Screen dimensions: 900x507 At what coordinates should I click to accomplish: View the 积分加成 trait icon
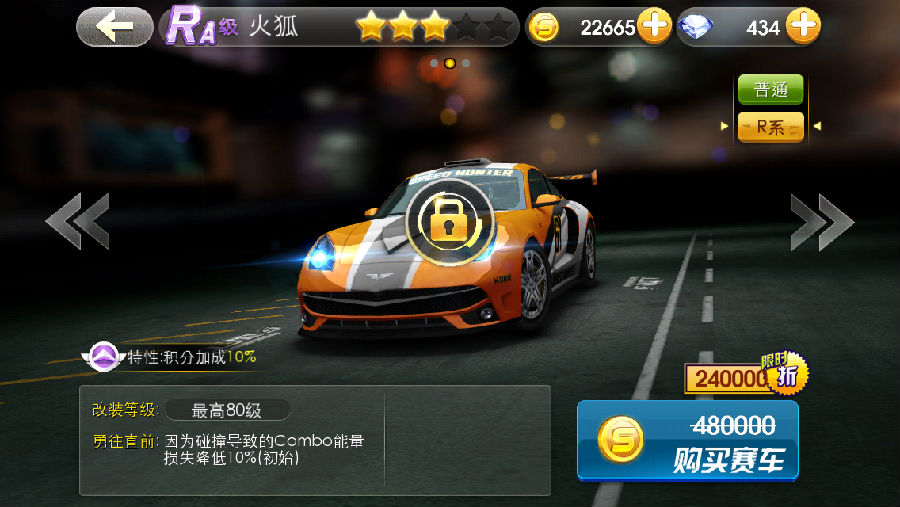[103, 356]
